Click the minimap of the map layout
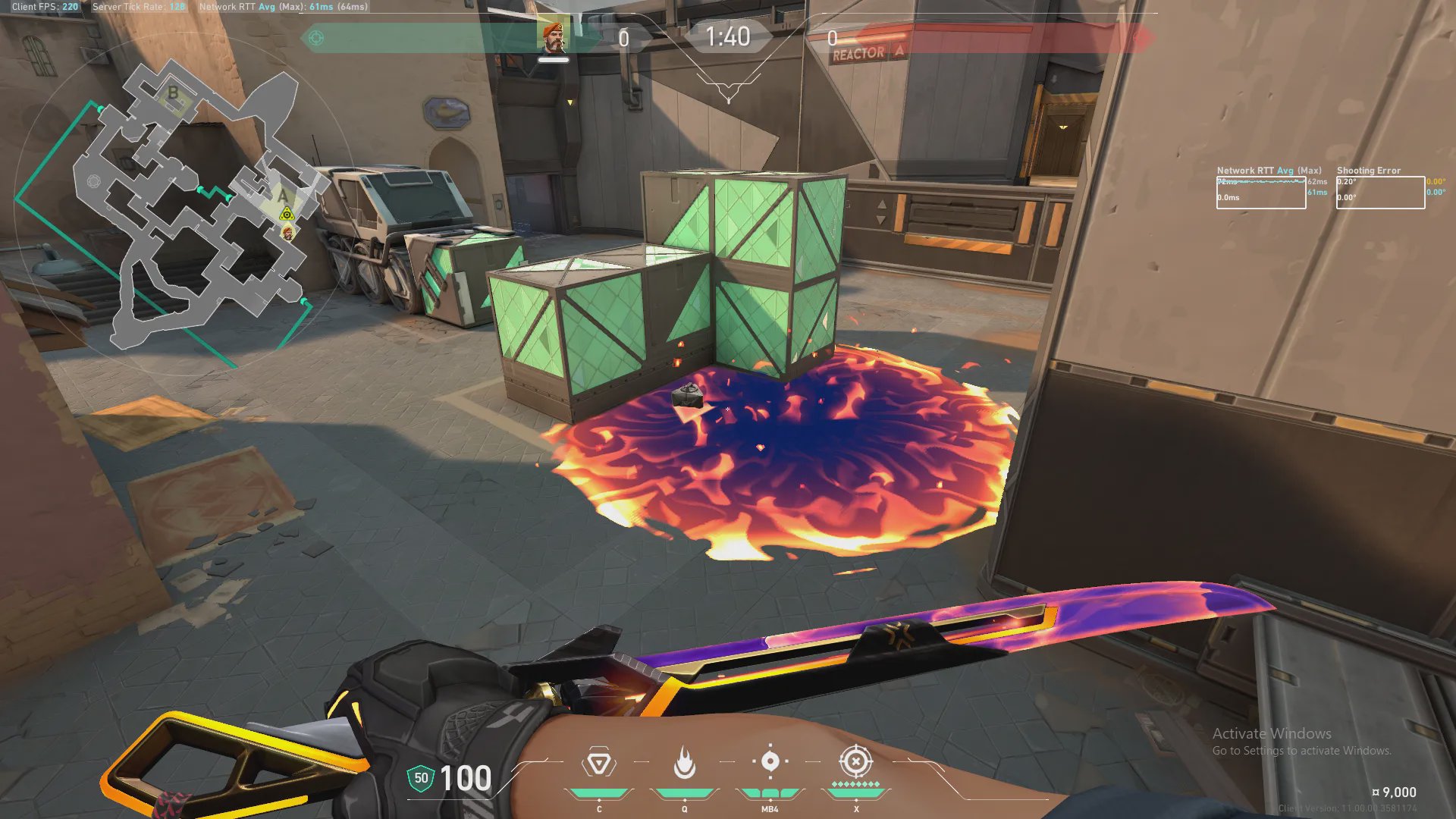 [x=190, y=205]
